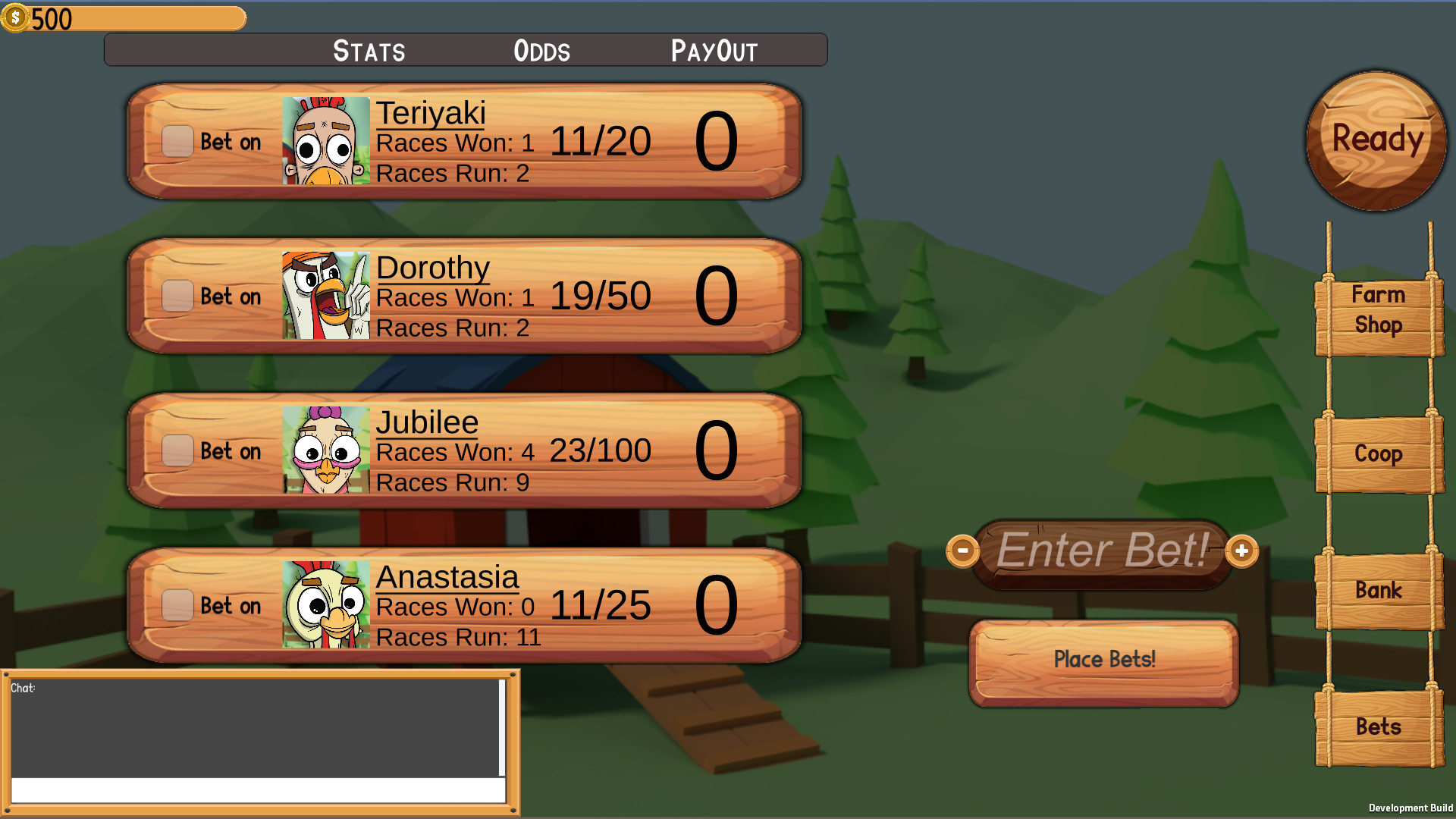Click the Enter Bet field
This screenshot has width=1456, height=819.
click(x=1102, y=551)
